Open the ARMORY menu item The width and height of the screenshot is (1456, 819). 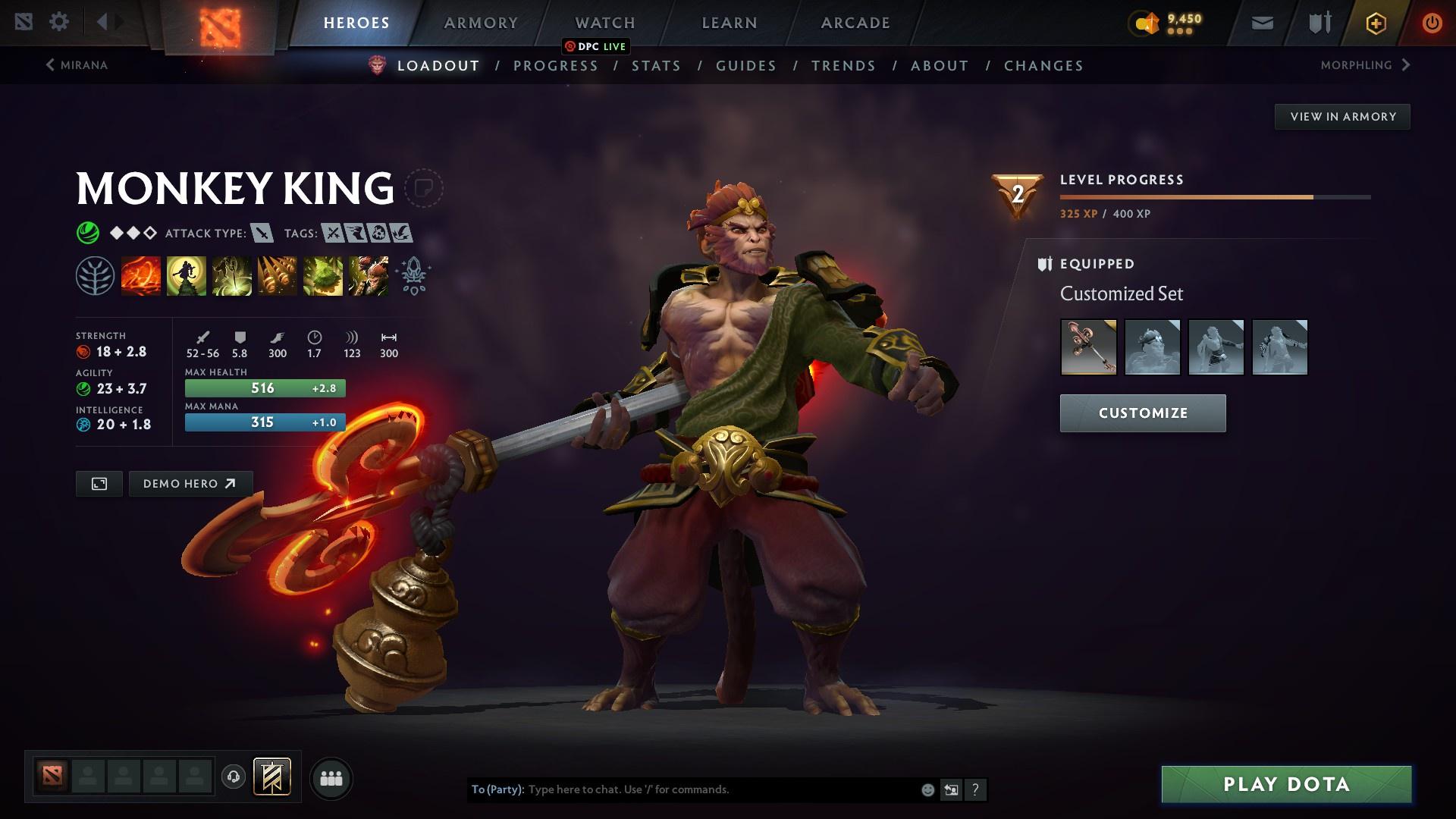coord(482,22)
